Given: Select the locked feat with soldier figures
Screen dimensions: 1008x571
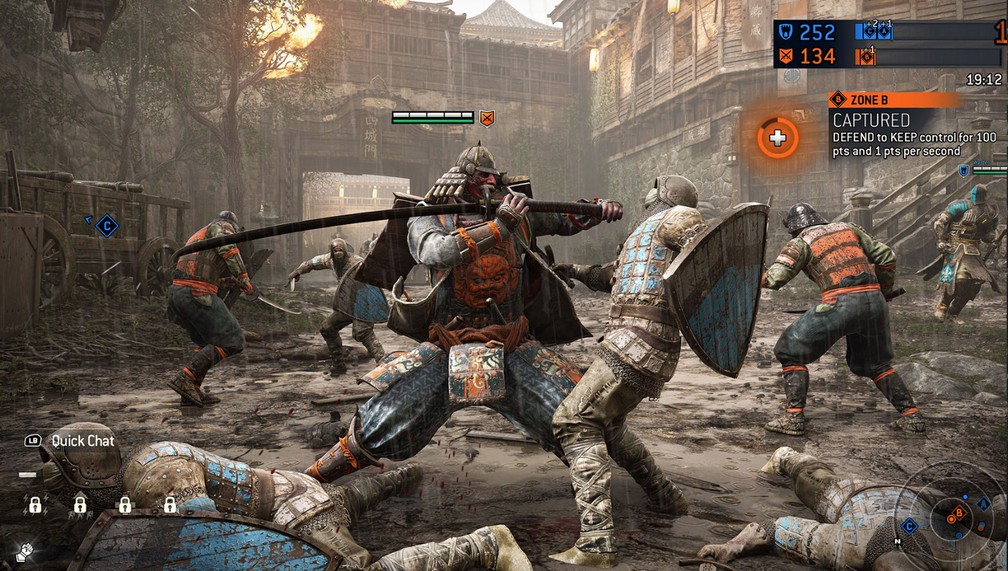Looking at the screenshot, I should click(80, 504).
